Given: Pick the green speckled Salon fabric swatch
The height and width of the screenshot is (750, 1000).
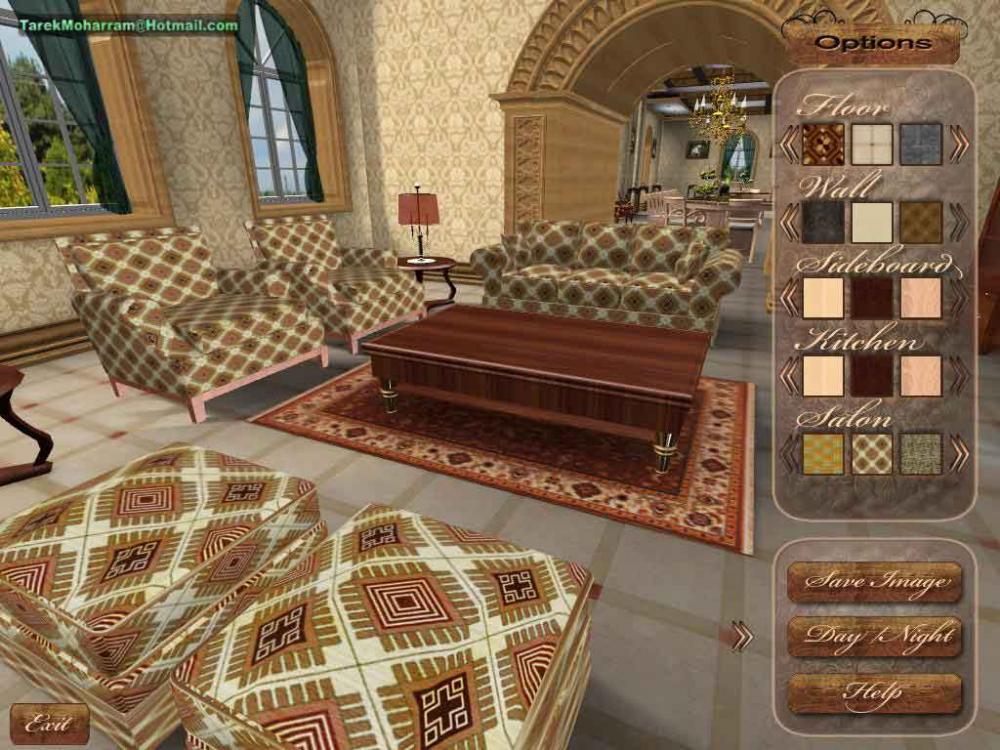Looking at the screenshot, I should click(x=921, y=453).
